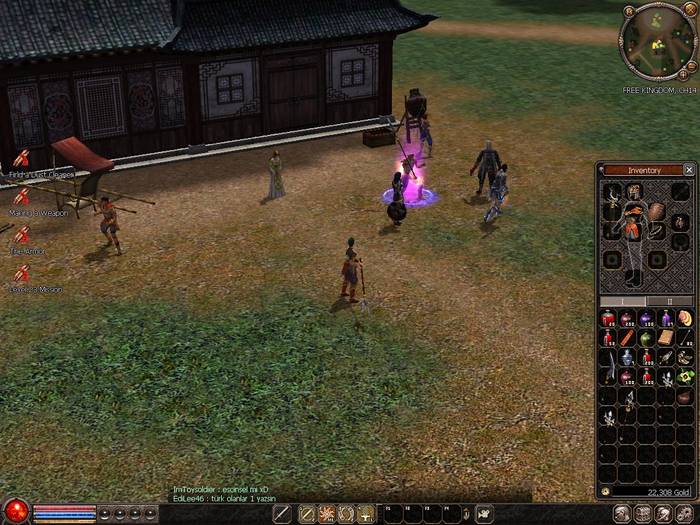Select the paper scroll item in inventory

666,338
